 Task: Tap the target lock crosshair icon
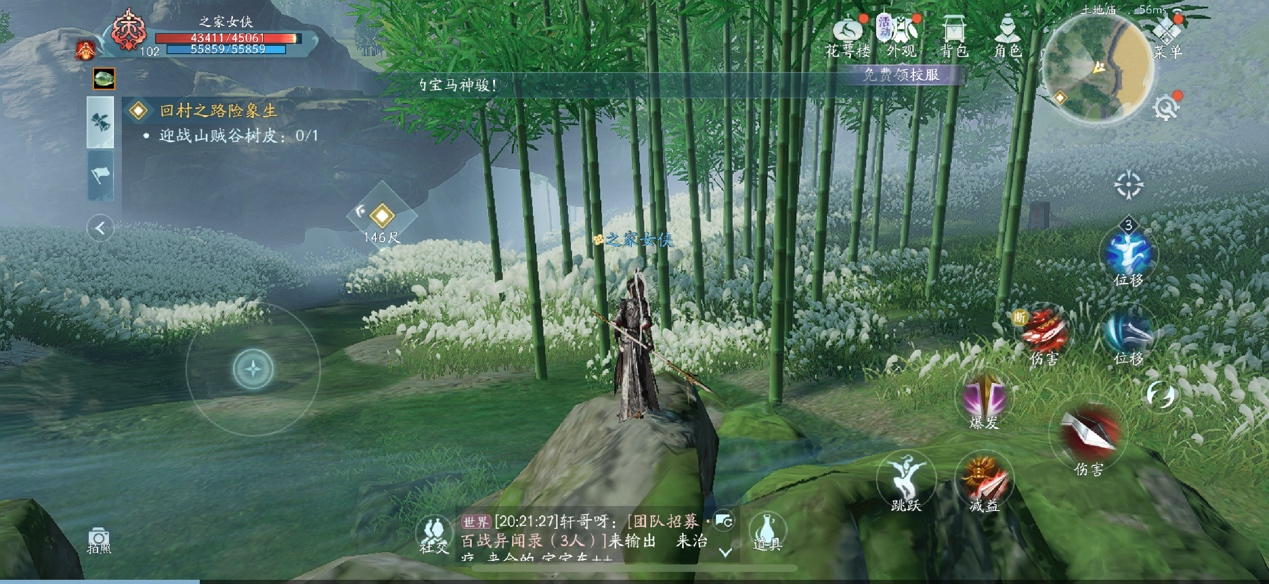pyautogui.click(x=1129, y=185)
